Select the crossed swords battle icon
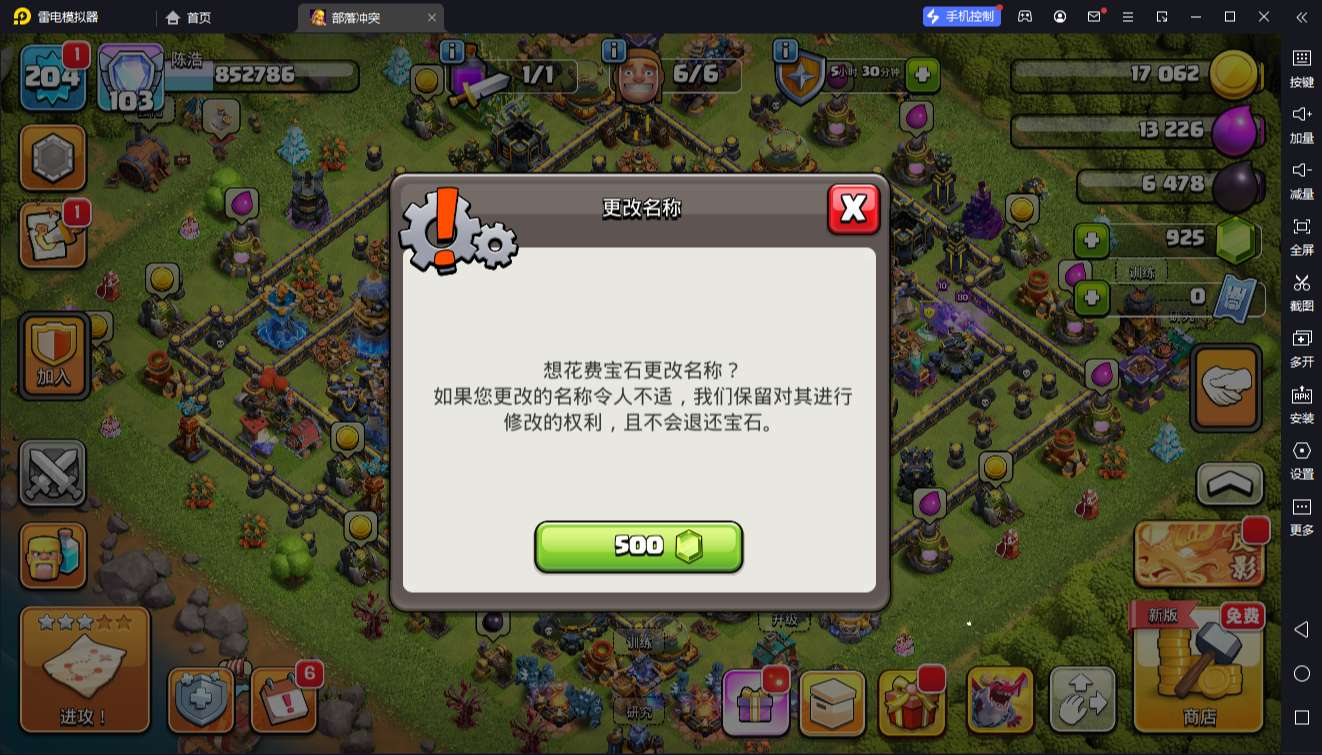Screen dimensions: 1322x755 tap(52, 471)
